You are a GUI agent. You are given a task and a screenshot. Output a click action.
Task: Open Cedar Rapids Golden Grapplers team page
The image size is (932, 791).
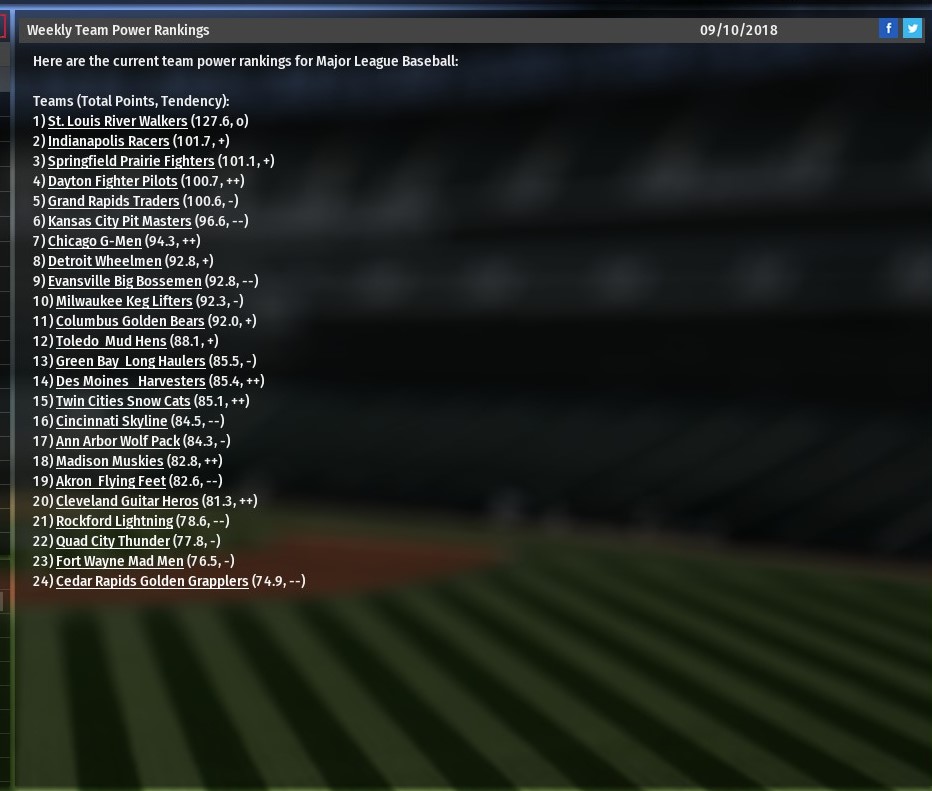pyautogui.click(x=152, y=581)
